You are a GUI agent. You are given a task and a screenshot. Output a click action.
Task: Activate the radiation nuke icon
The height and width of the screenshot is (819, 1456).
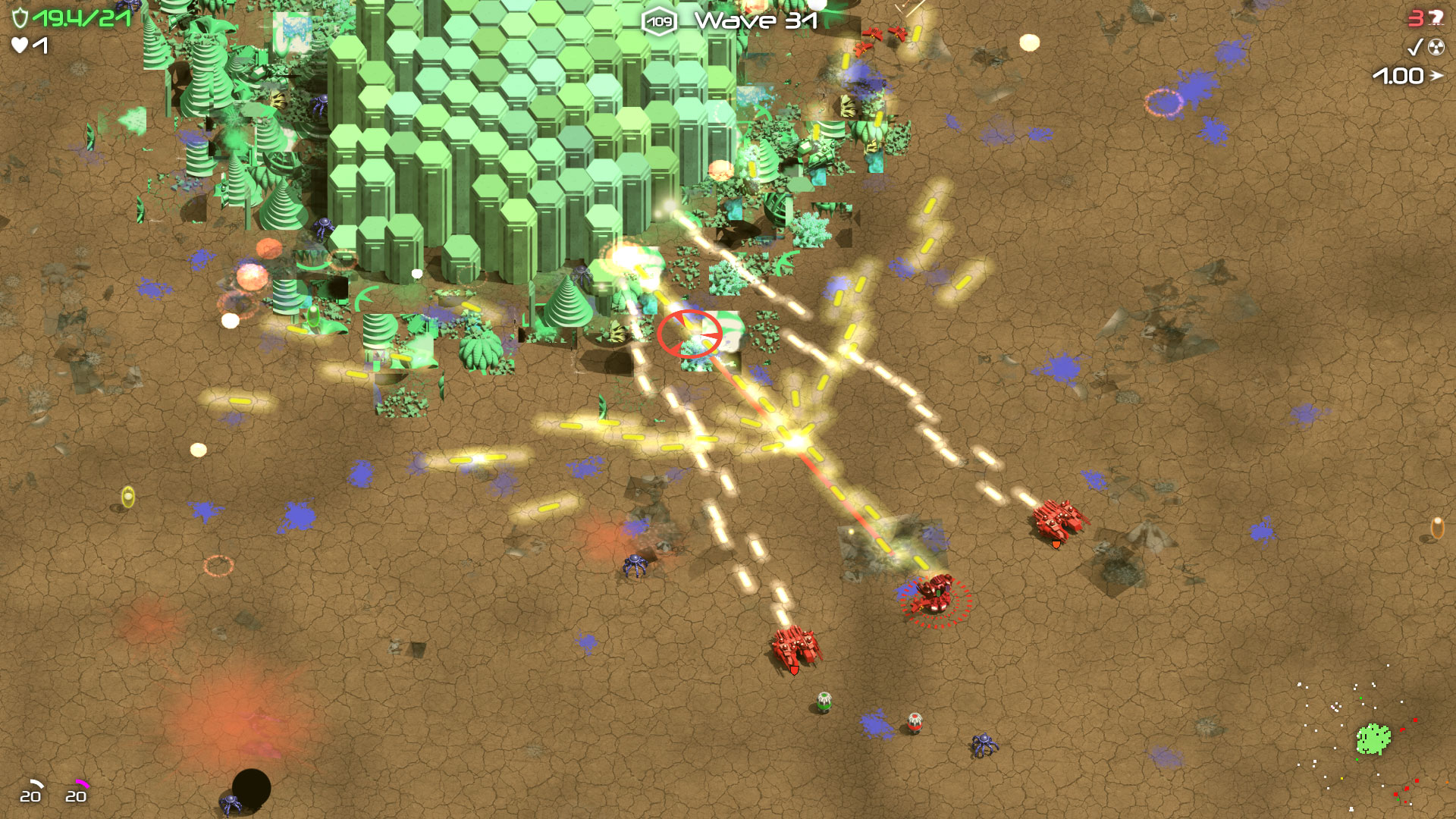(x=1436, y=47)
